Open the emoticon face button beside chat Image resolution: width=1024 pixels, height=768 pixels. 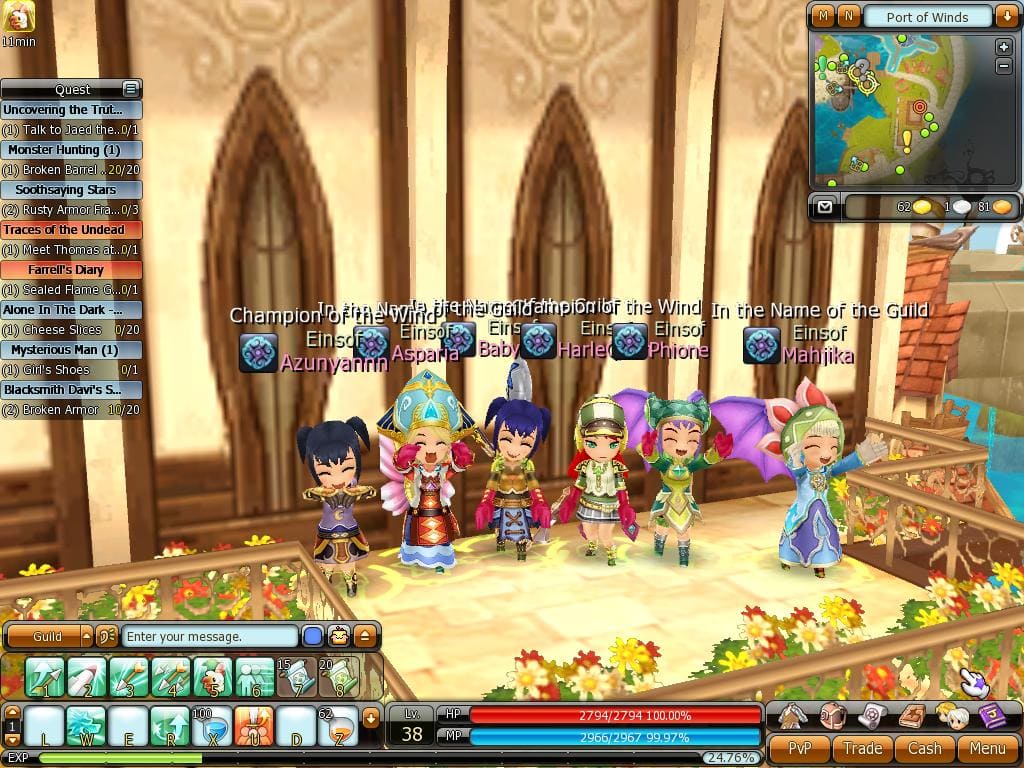pyautogui.click(x=340, y=636)
